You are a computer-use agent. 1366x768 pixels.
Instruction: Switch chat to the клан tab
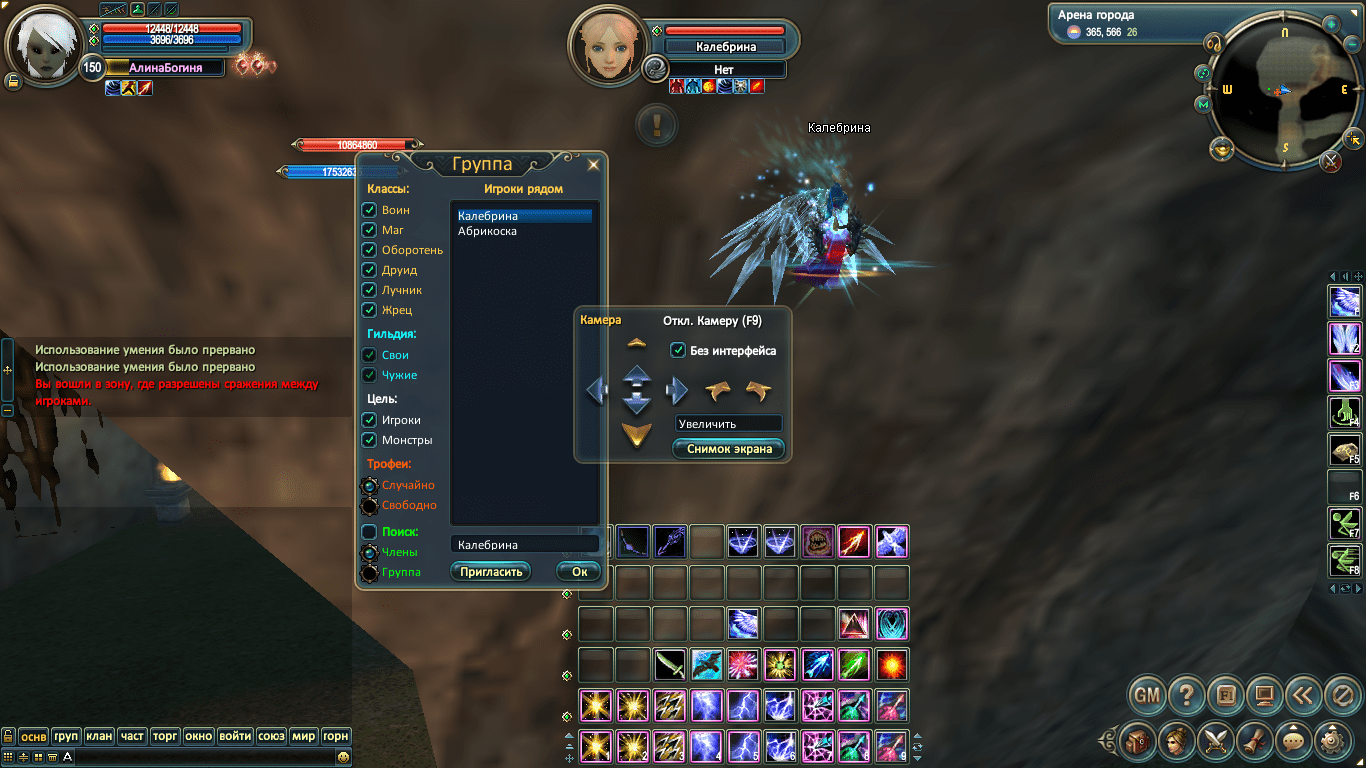(99, 736)
